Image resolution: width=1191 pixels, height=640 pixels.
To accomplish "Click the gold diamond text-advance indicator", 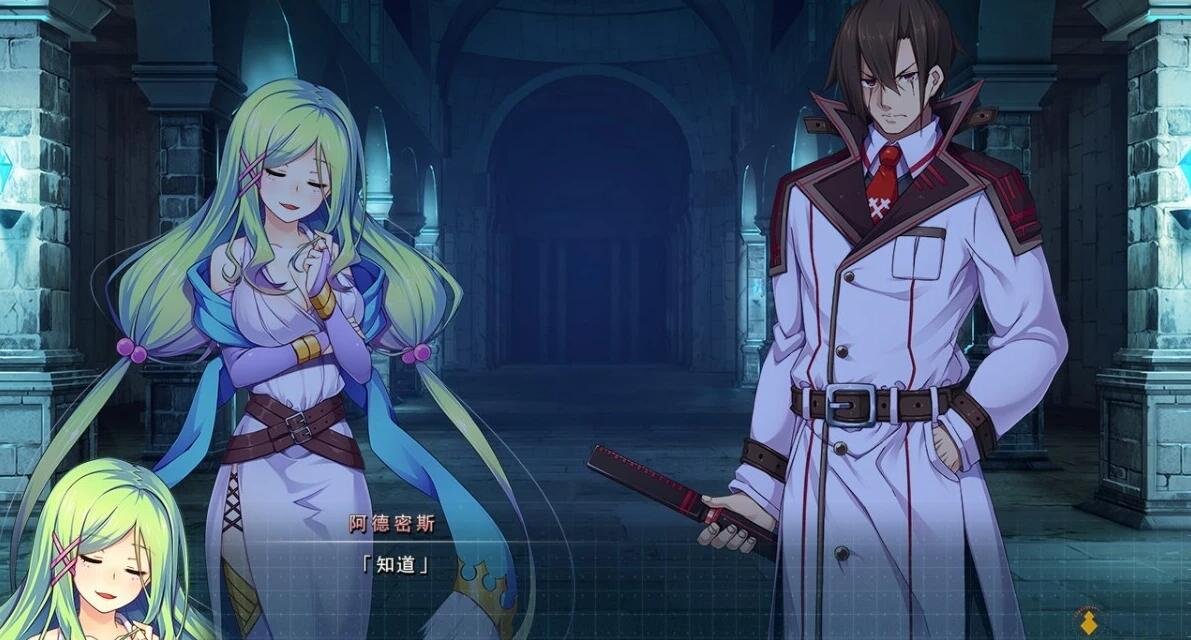I will (x=1090, y=624).
